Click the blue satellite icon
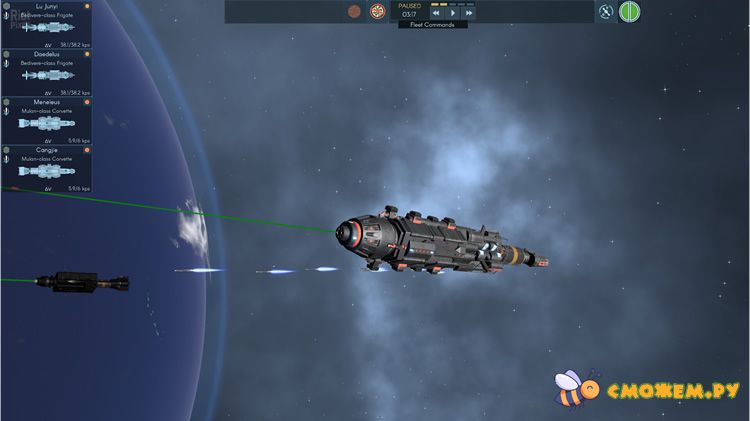This screenshot has height=421, width=750. (x=606, y=12)
